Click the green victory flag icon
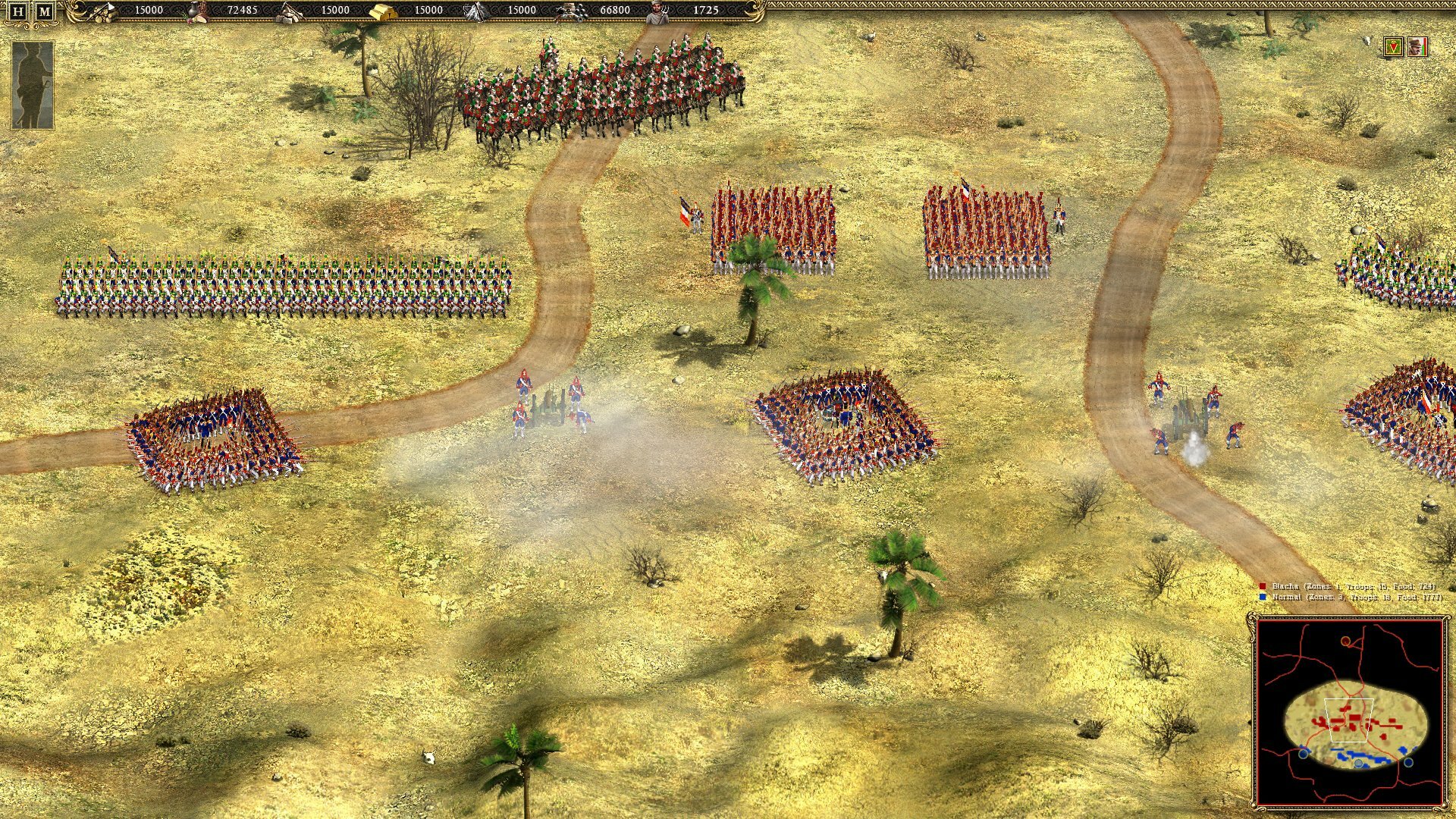 pos(1393,47)
